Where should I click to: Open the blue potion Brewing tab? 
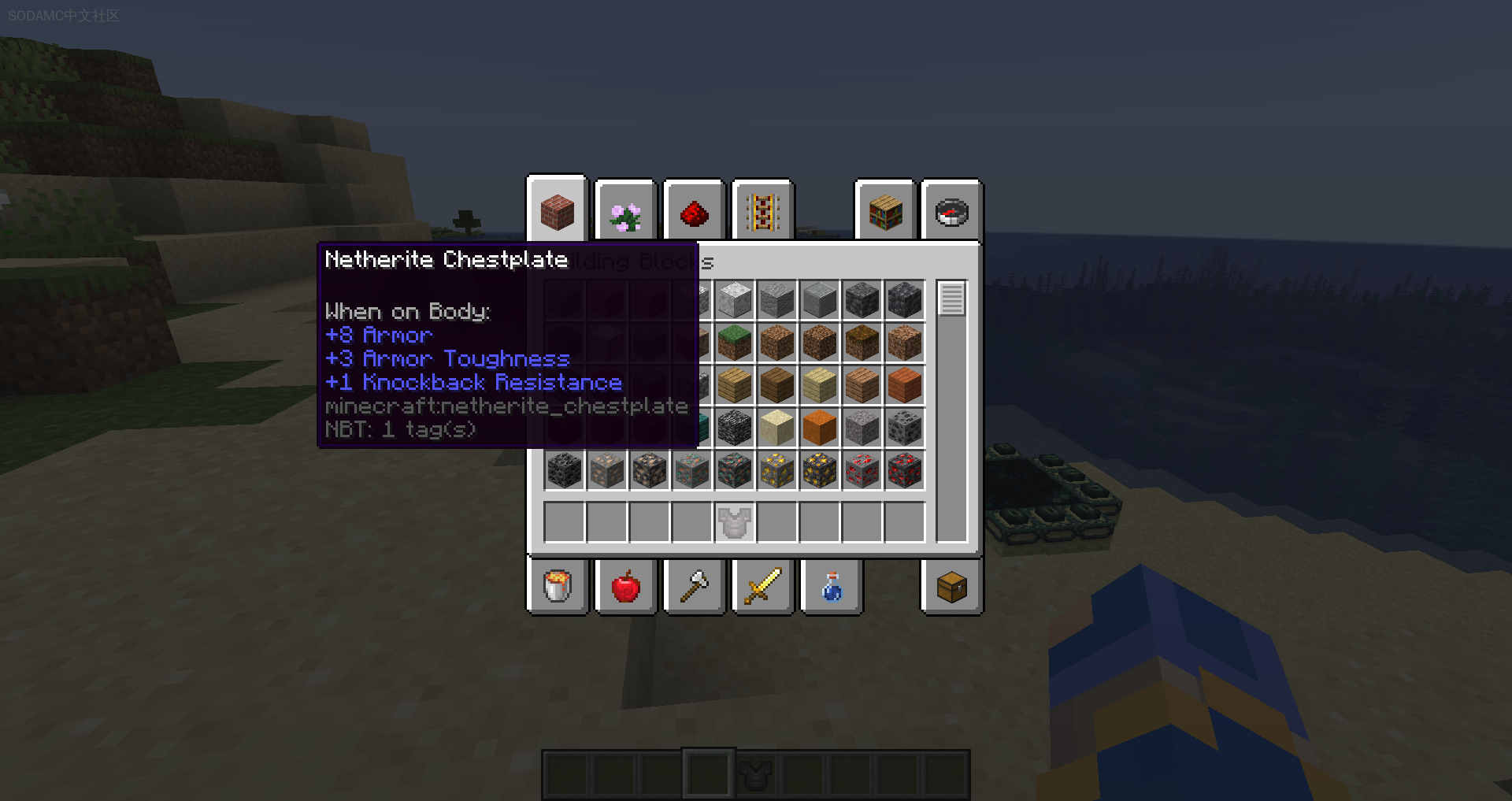pyautogui.click(x=831, y=587)
